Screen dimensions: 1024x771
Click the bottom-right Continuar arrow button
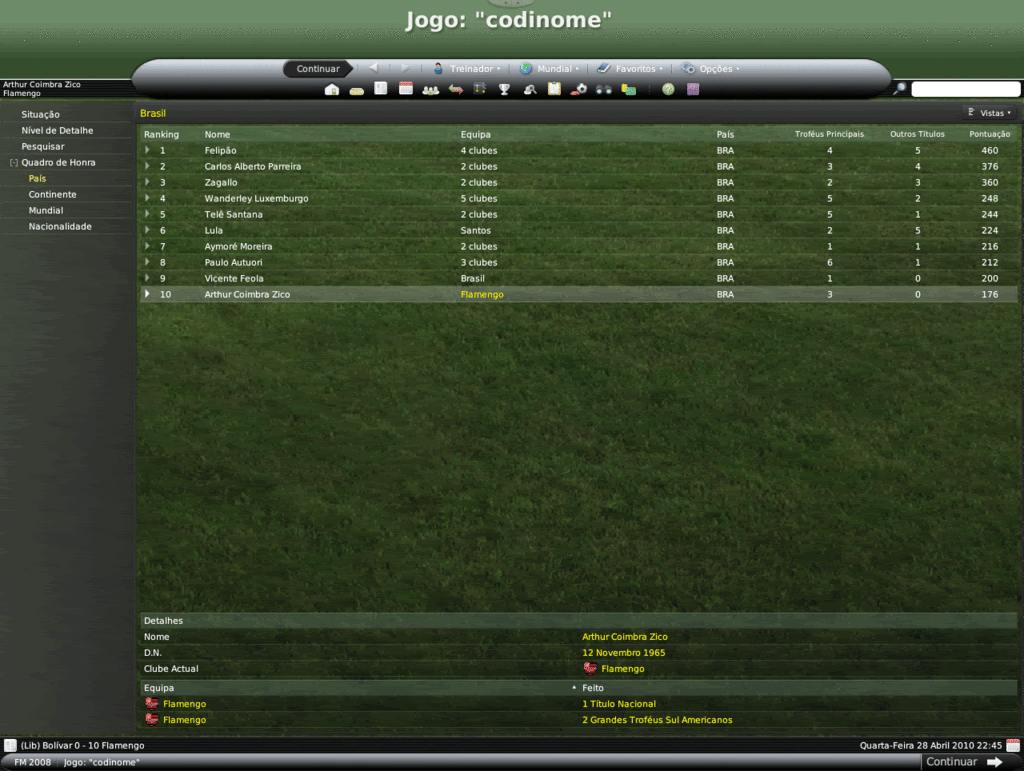click(x=964, y=762)
